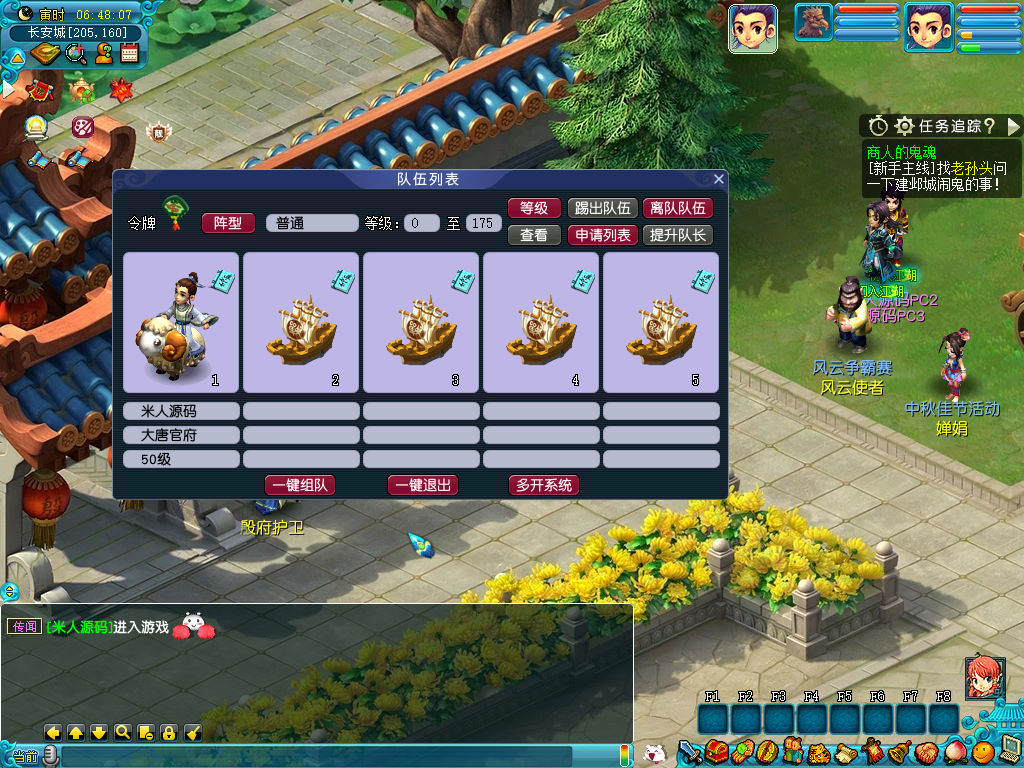The image size is (1024, 768).
Task: Open the 任务追踪 quest tracker header
Action: 940,126
